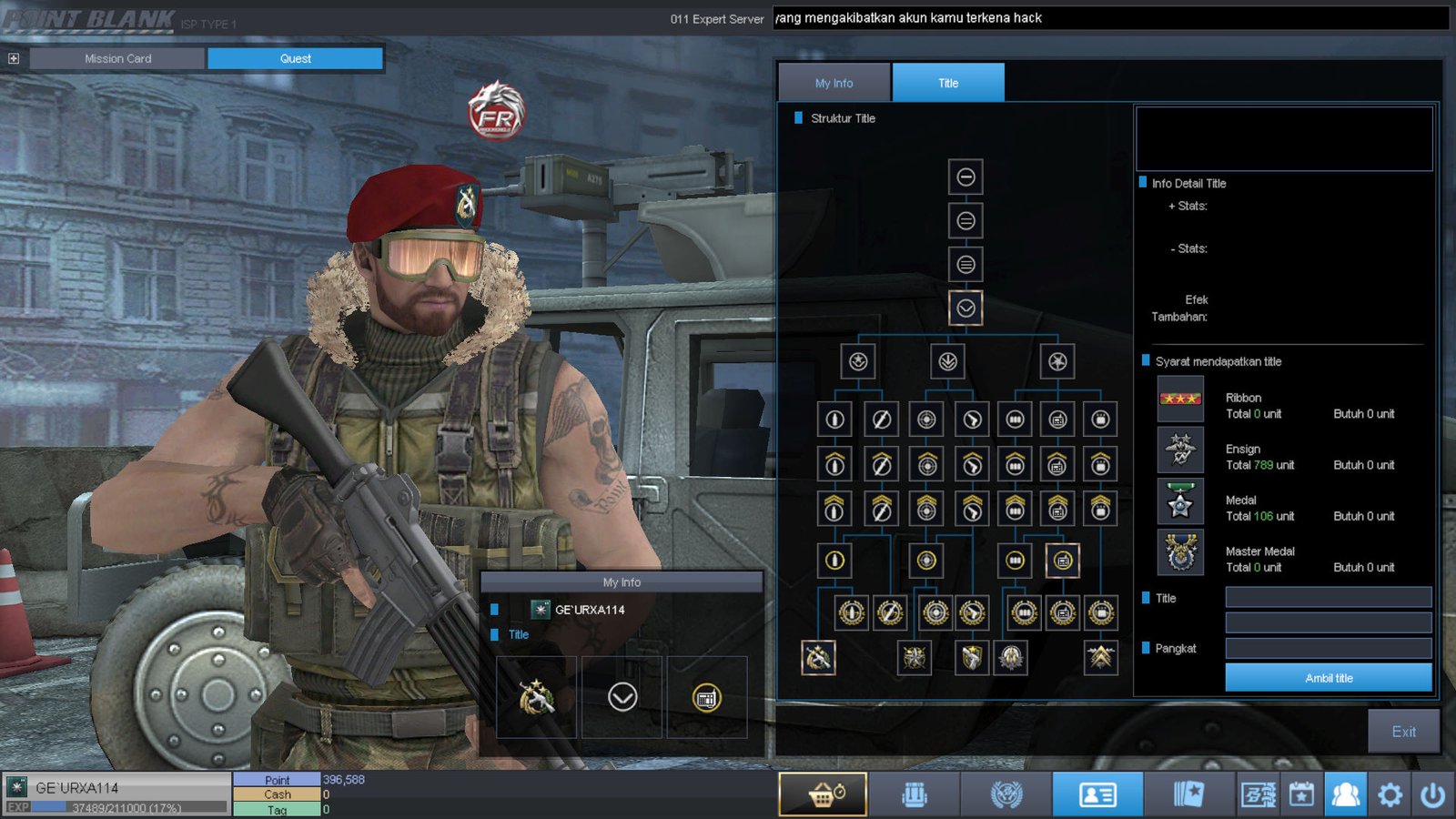Expand the plus button beside Mission Card
This screenshot has width=1456, height=819.
pyautogui.click(x=14, y=58)
